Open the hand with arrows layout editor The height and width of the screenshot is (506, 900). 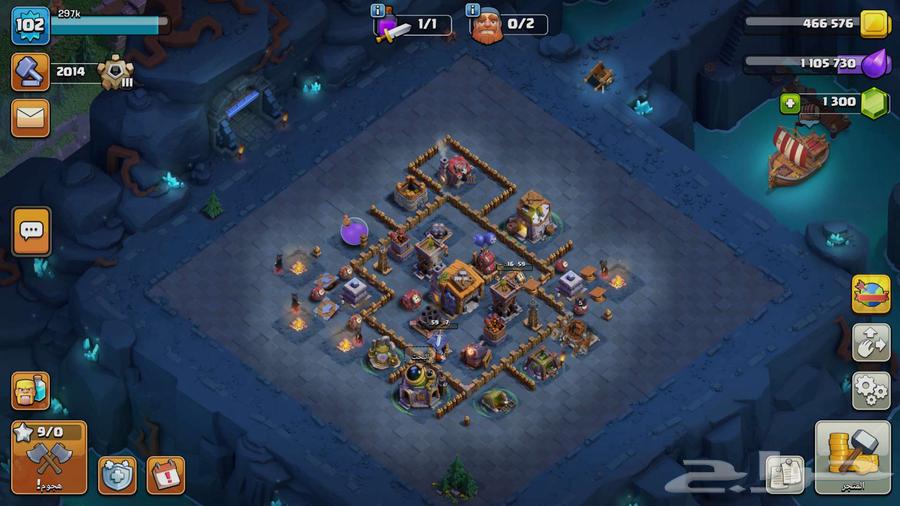(870, 342)
